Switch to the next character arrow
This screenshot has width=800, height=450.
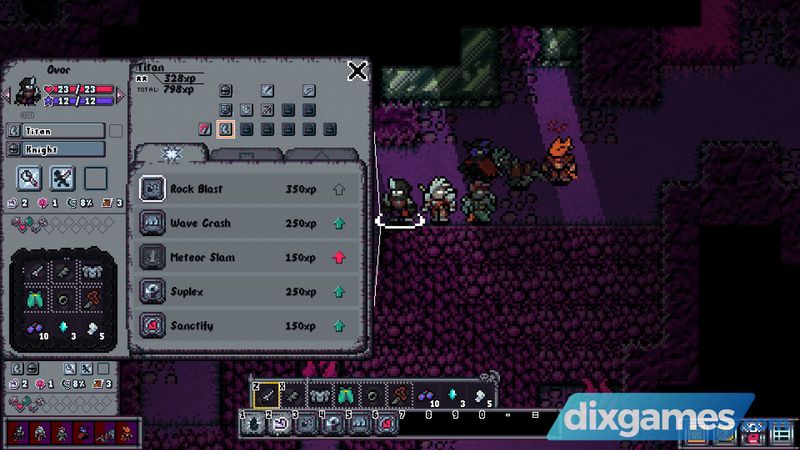(121, 94)
